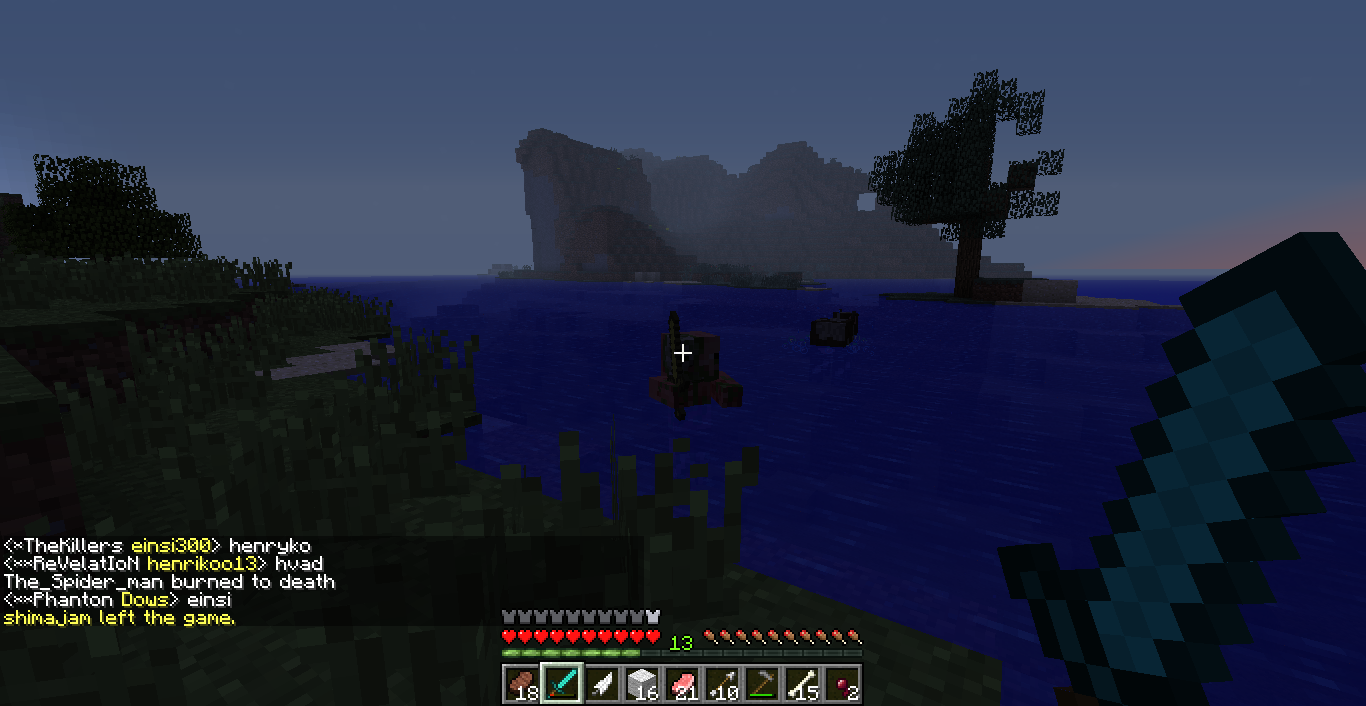Select the arrows stack slot
The image size is (1366, 706).
721,685
